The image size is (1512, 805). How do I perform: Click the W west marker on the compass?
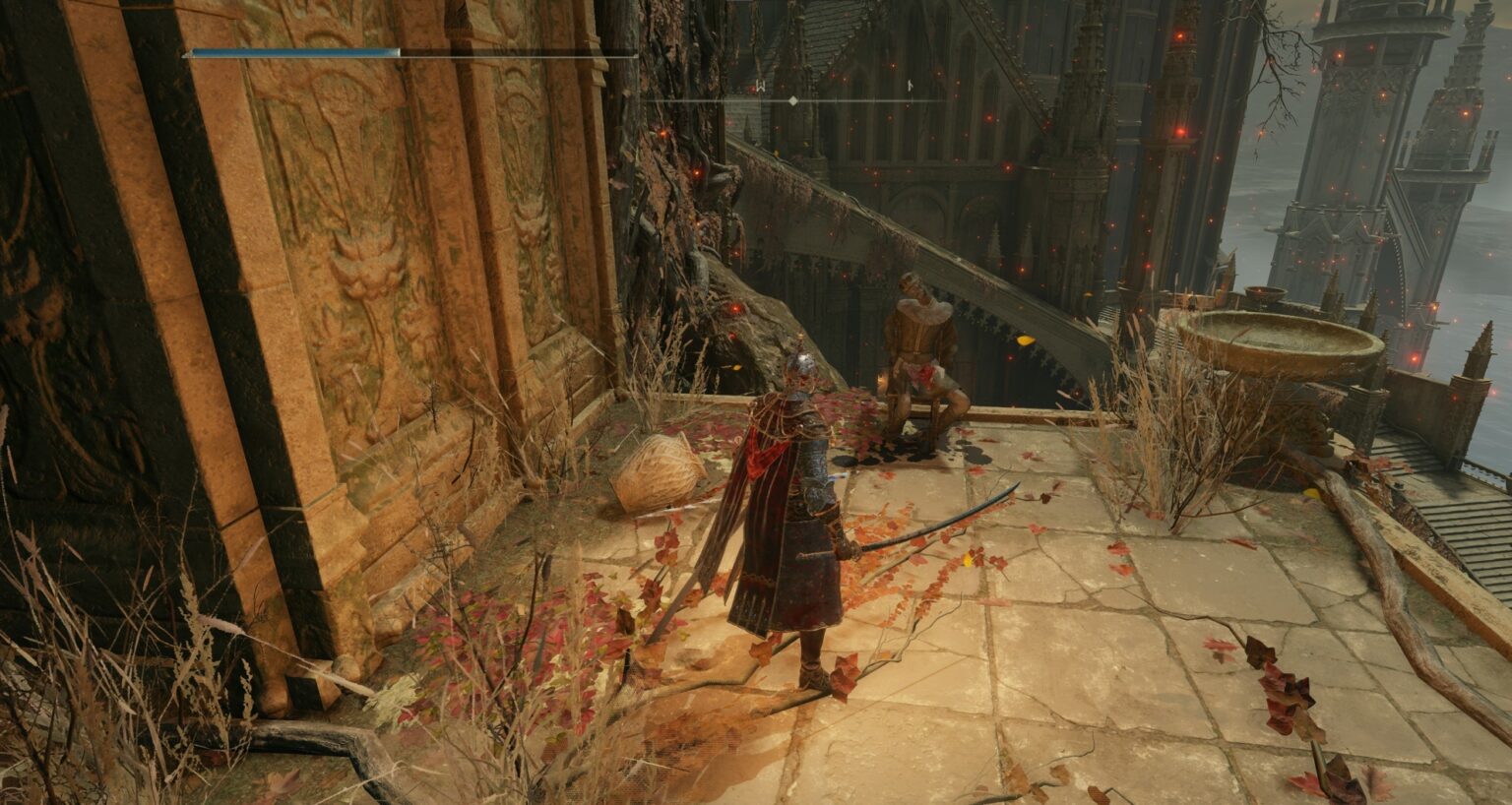[x=761, y=85]
